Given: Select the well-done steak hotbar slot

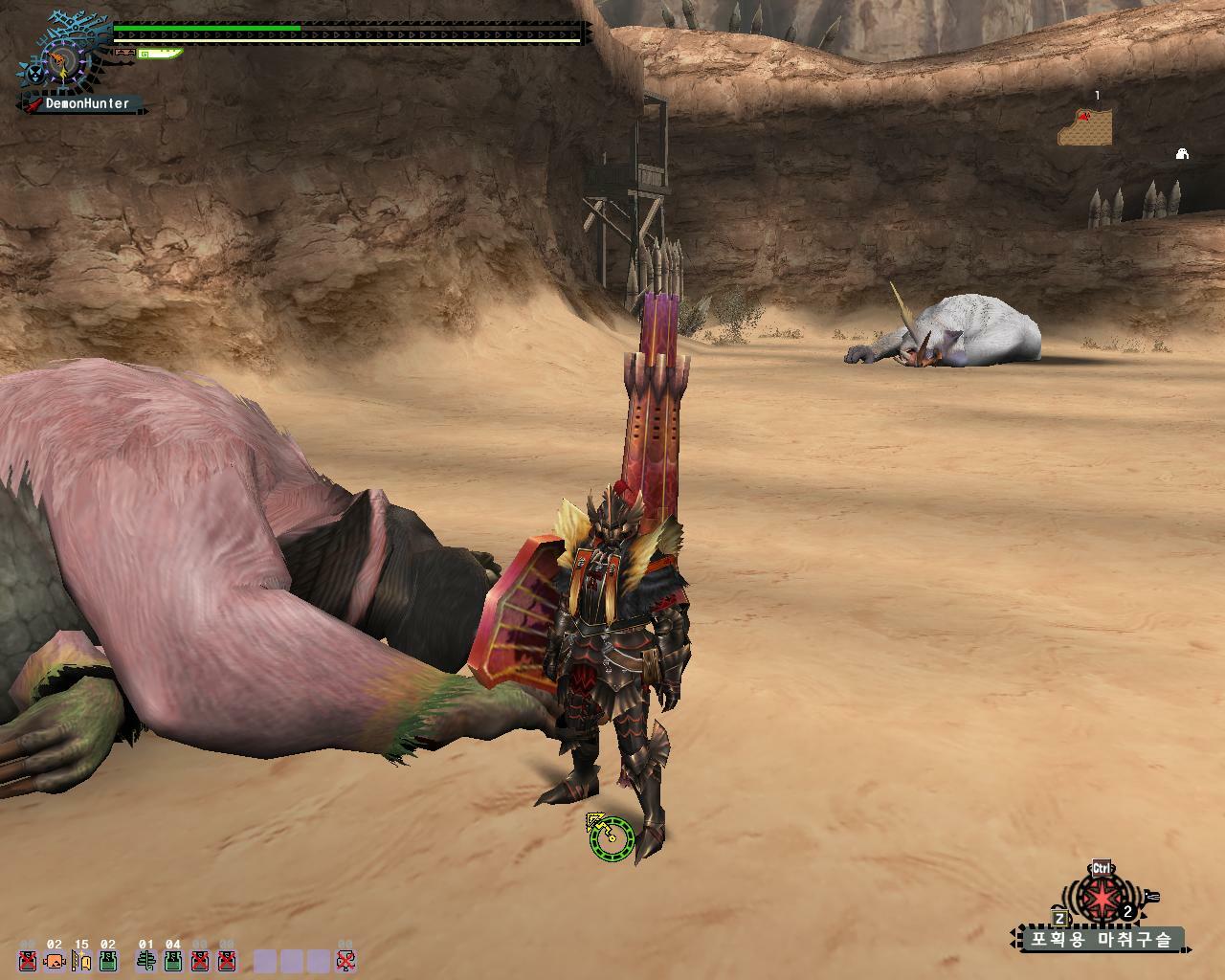Looking at the screenshot, I should pos(55,960).
